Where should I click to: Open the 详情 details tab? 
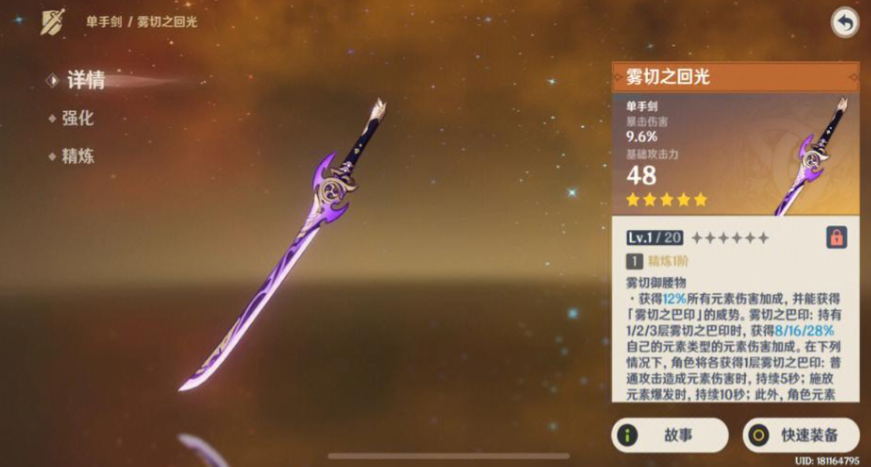click(83, 81)
